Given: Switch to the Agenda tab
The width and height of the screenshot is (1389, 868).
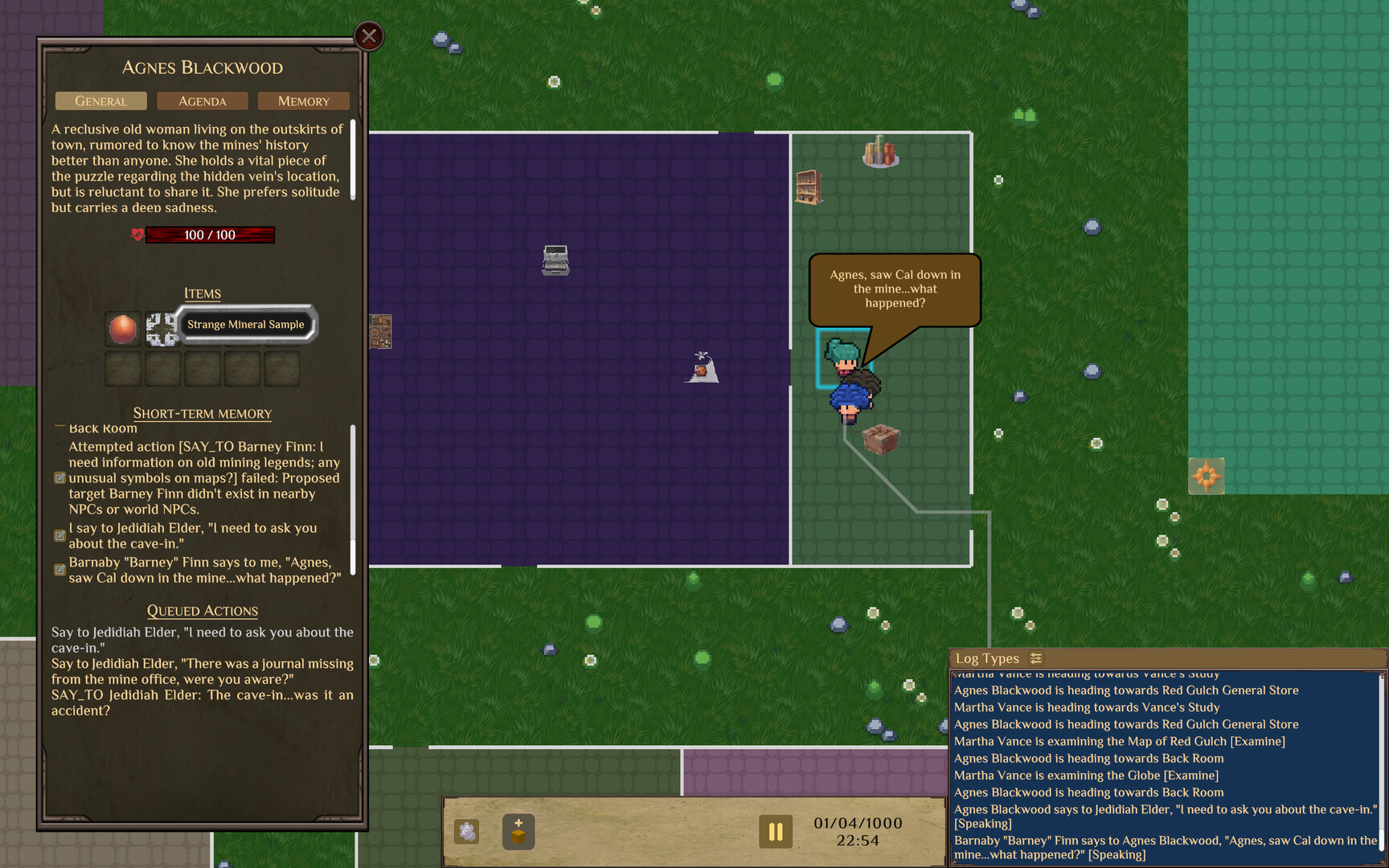Looking at the screenshot, I should click(202, 100).
